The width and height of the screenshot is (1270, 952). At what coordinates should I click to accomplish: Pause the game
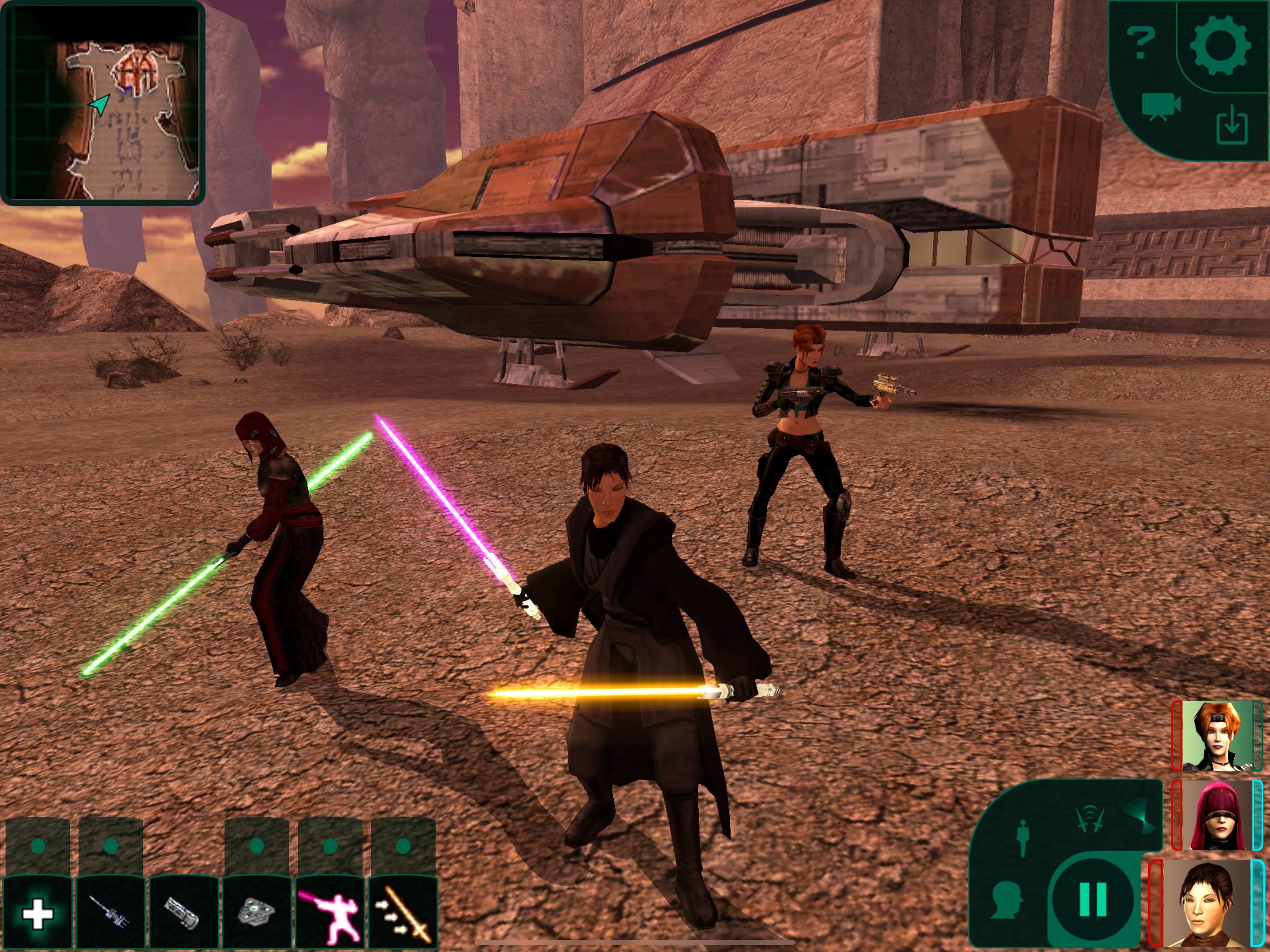pyautogui.click(x=1092, y=900)
